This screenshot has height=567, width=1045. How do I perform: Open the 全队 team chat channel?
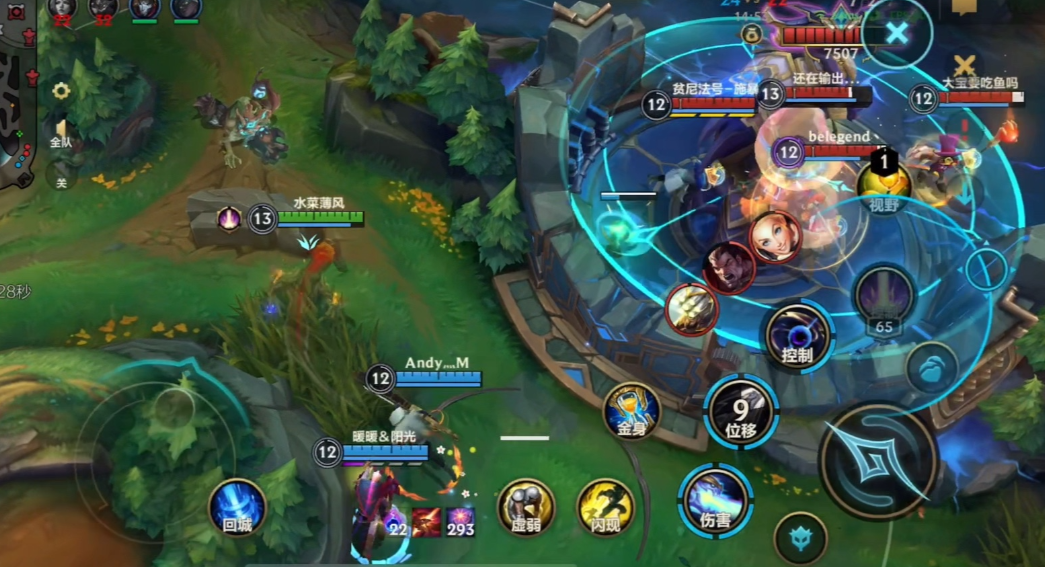61,134
